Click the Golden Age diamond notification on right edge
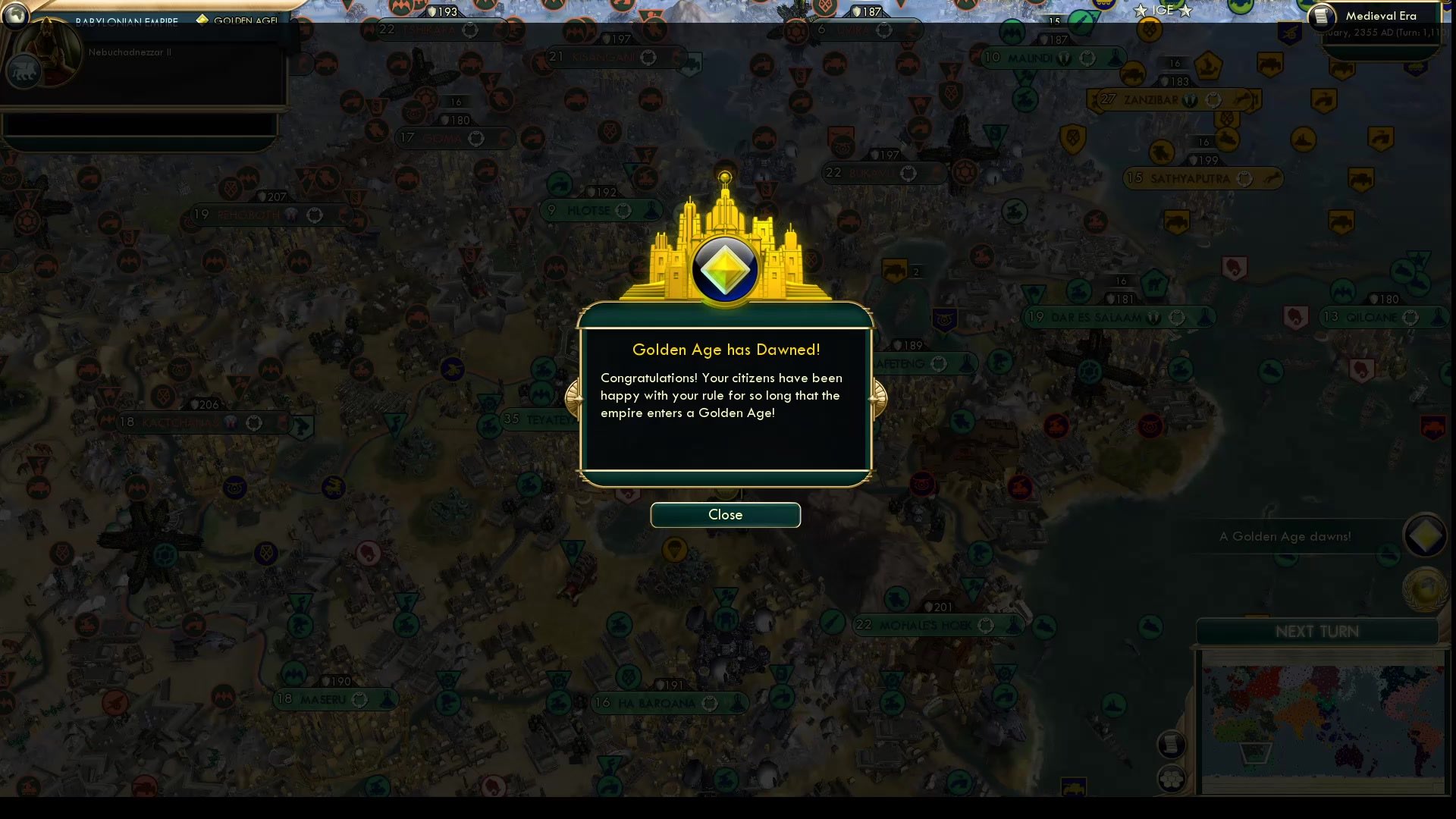Screen dimensions: 1456x819 1424,535
